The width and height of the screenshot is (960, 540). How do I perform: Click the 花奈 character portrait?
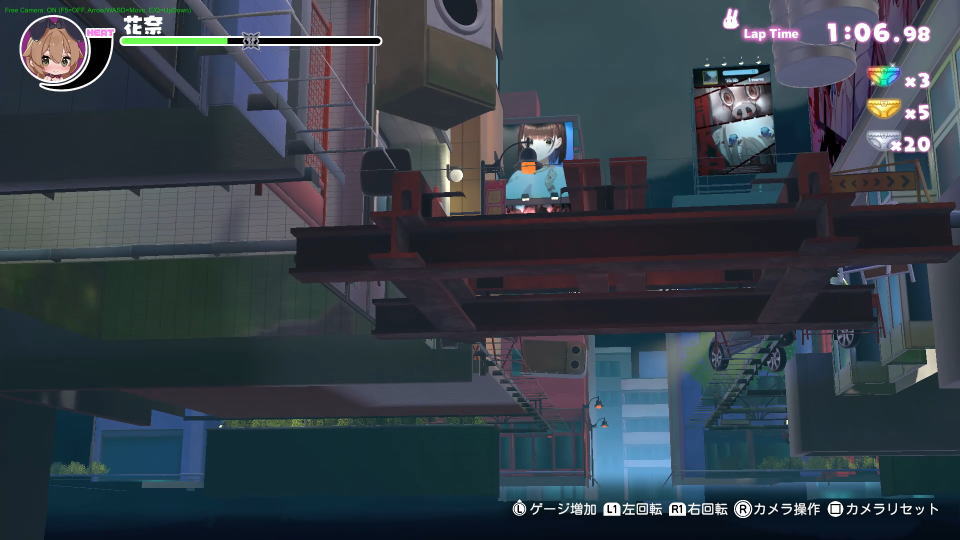point(54,50)
